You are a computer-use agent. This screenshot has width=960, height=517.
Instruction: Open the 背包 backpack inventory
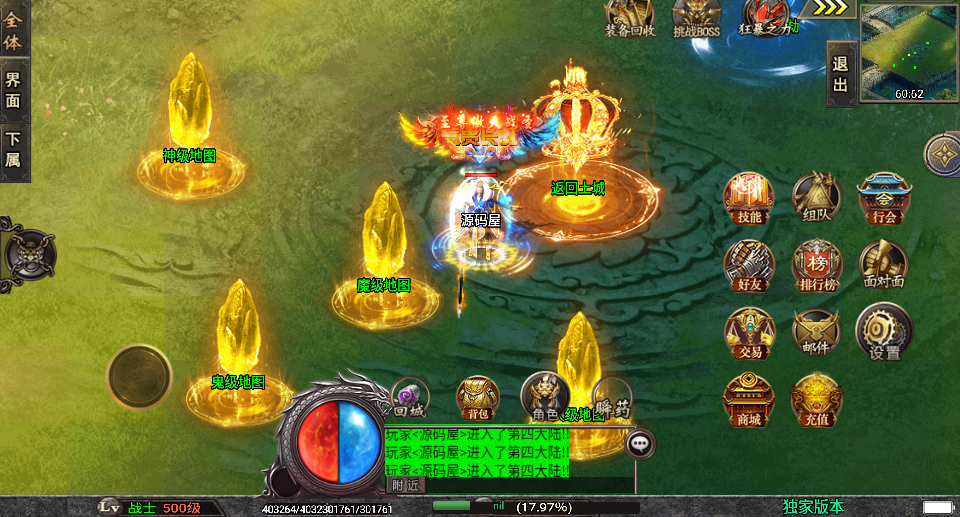(477, 397)
